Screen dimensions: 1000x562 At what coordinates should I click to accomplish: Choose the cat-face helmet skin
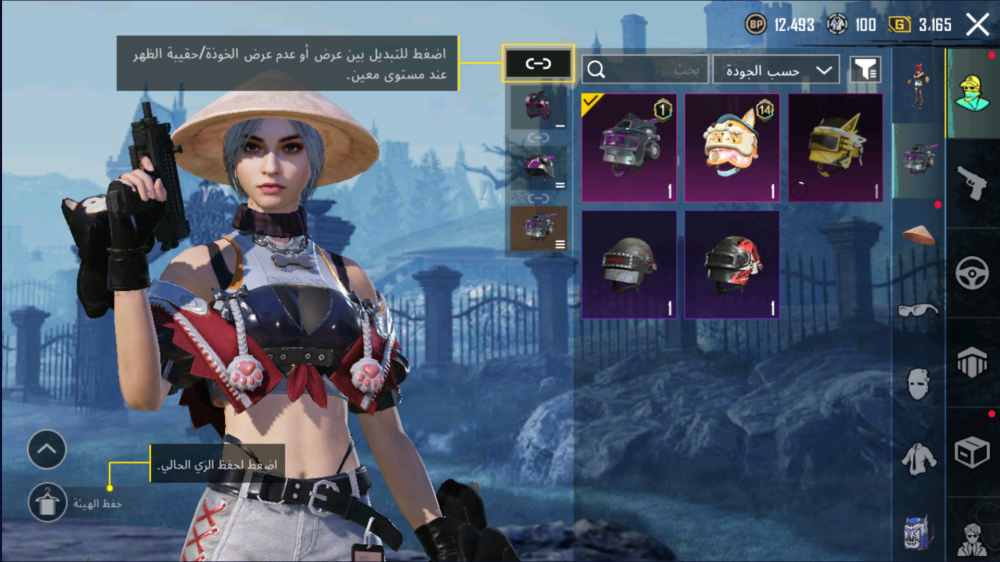coord(732,148)
